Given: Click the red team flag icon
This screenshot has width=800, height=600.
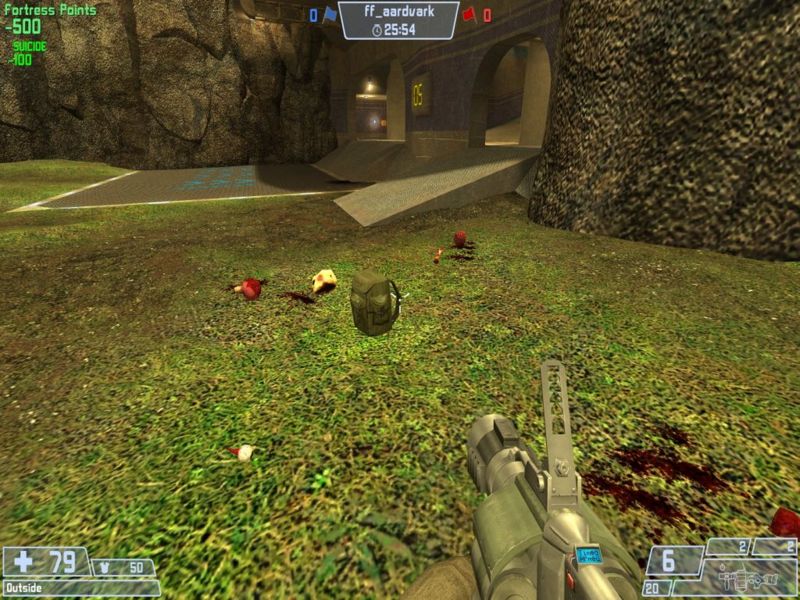Looking at the screenshot, I should (468, 15).
